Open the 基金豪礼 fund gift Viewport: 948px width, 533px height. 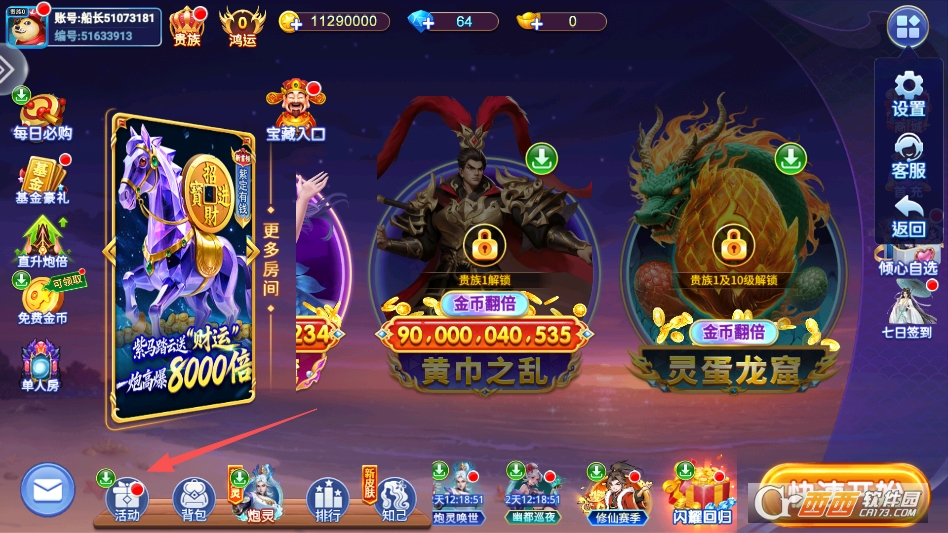pyautogui.click(x=42, y=181)
